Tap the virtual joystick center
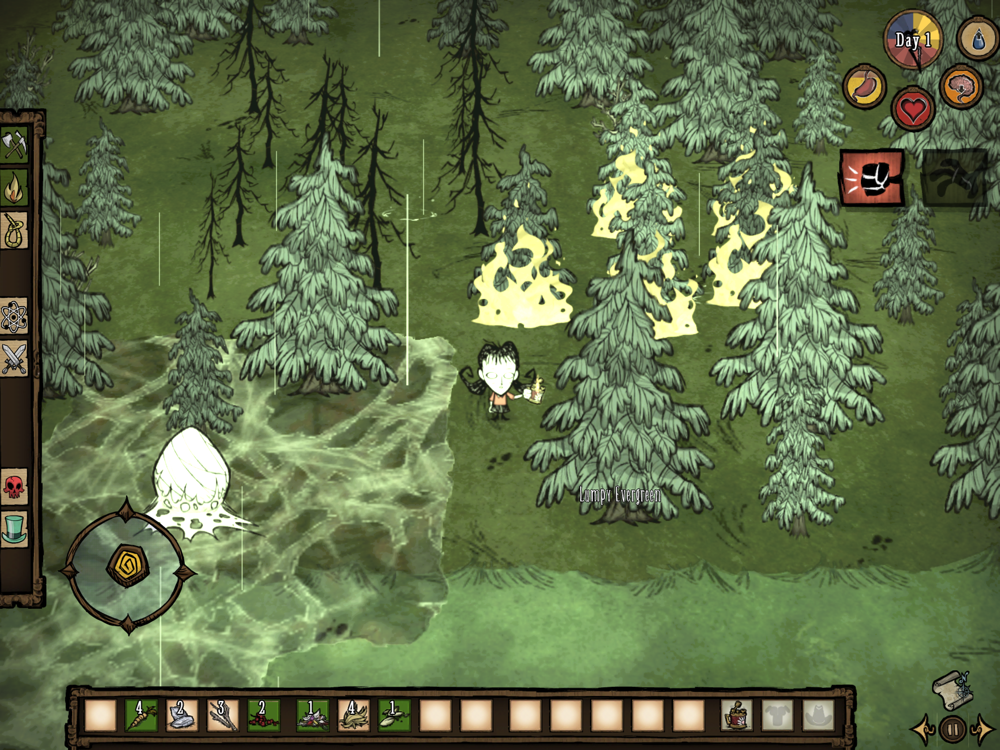Screen dimensions: 1000x750 (127, 565)
